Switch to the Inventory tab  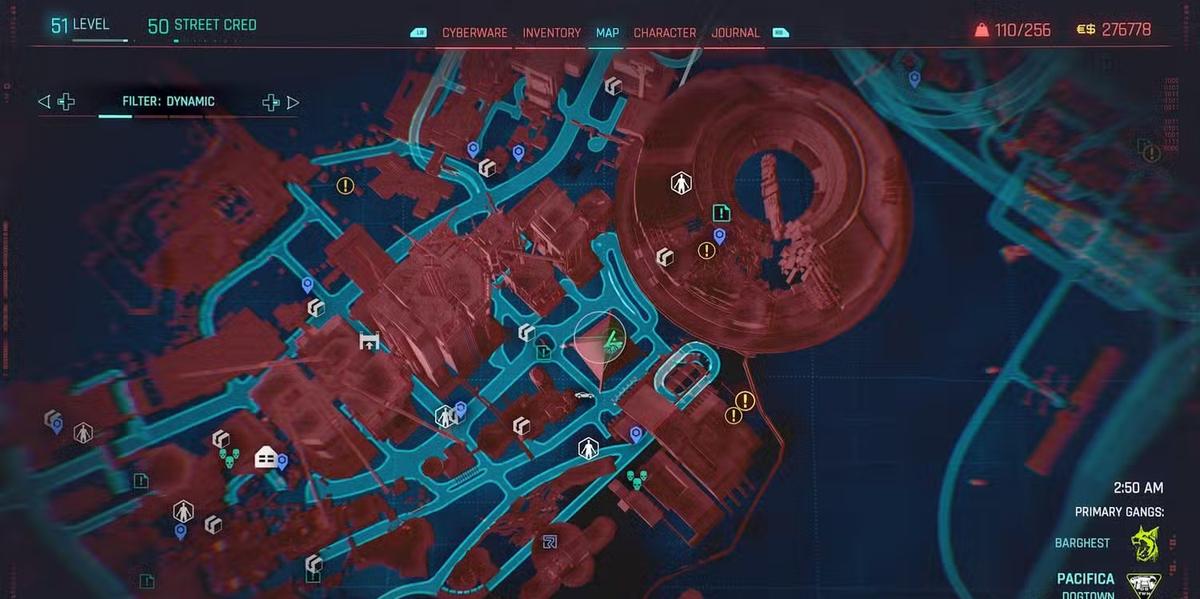coord(551,33)
